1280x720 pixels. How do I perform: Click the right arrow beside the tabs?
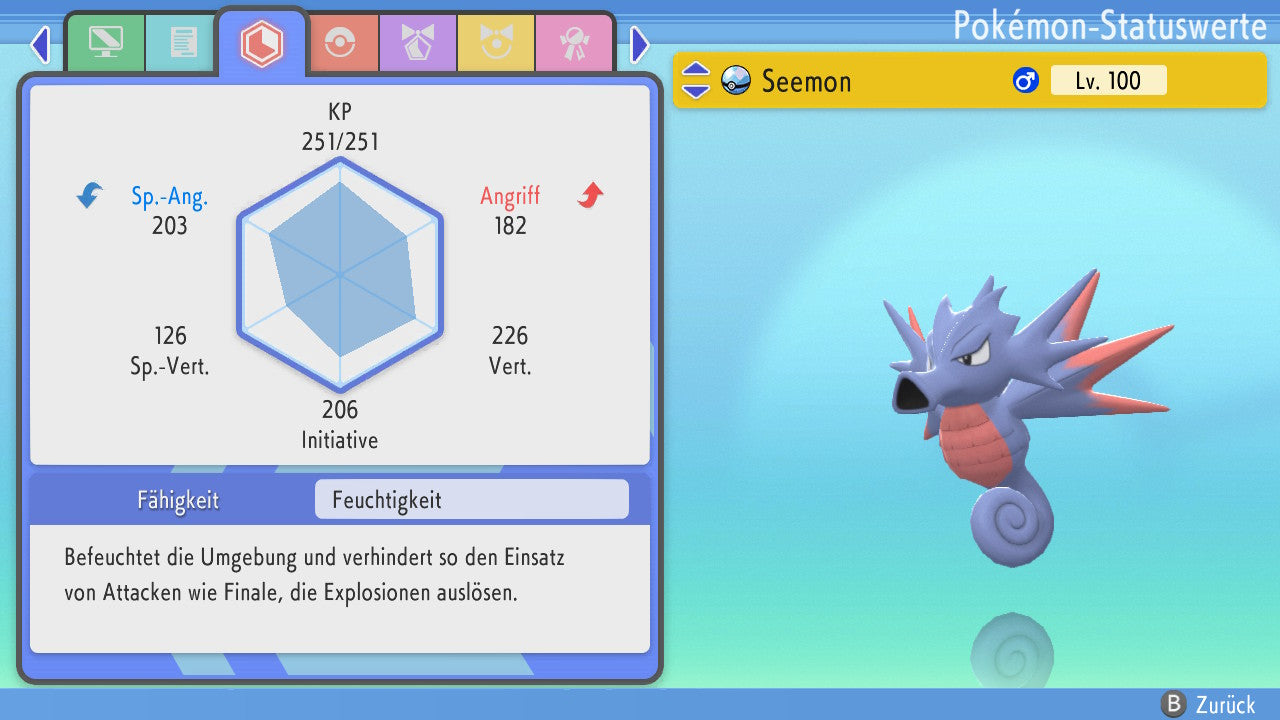[x=640, y=44]
